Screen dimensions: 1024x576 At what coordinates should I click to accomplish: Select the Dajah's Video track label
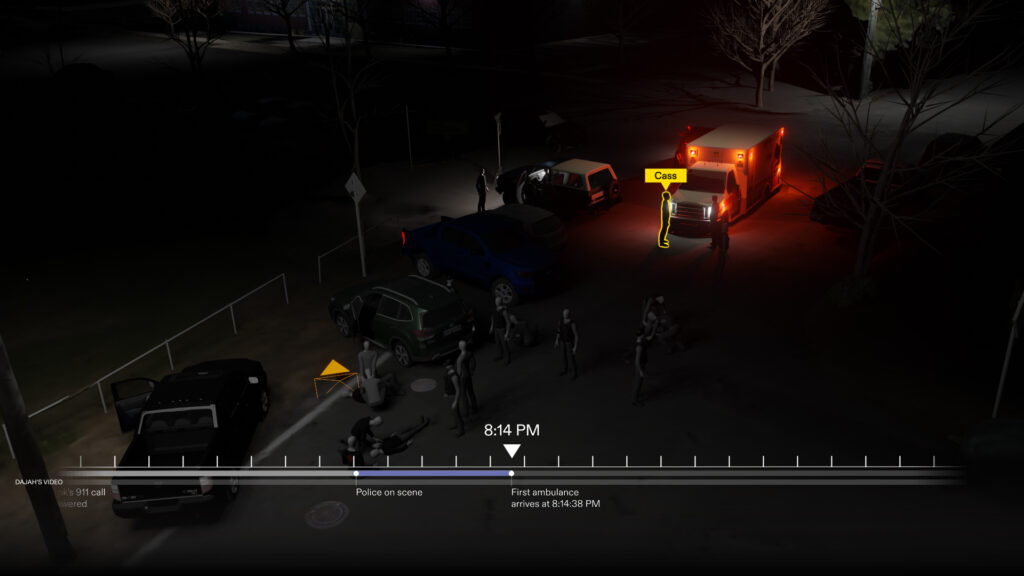pos(39,482)
